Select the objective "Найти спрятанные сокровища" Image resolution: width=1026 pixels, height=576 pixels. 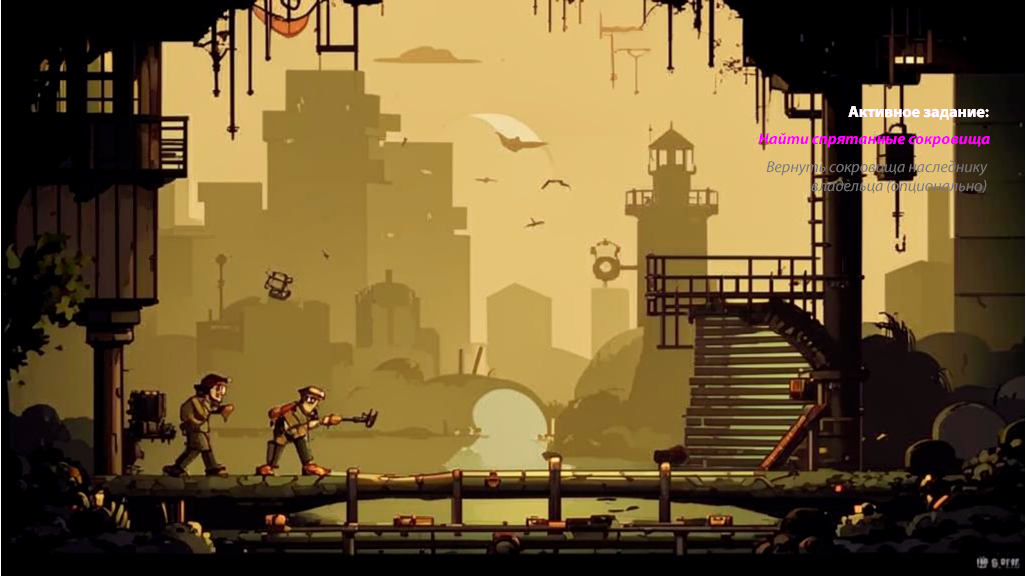coord(874,139)
